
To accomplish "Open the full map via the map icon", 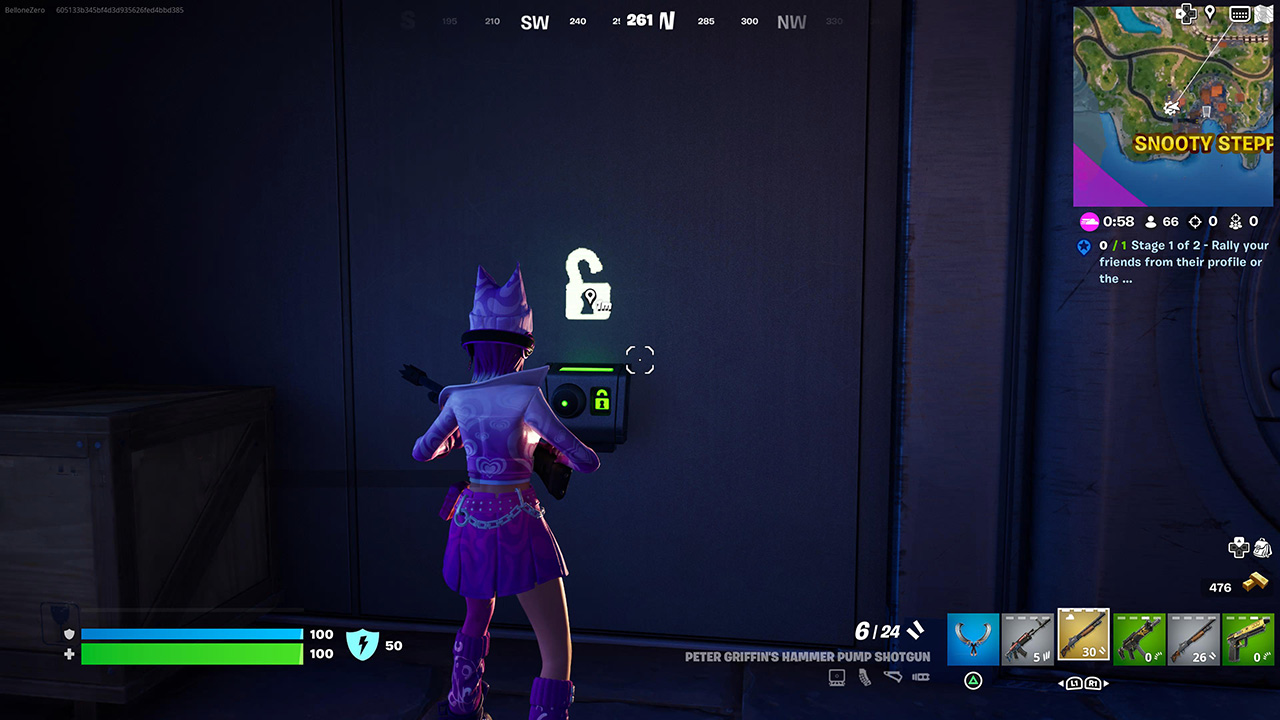I will click(x=1263, y=13).
